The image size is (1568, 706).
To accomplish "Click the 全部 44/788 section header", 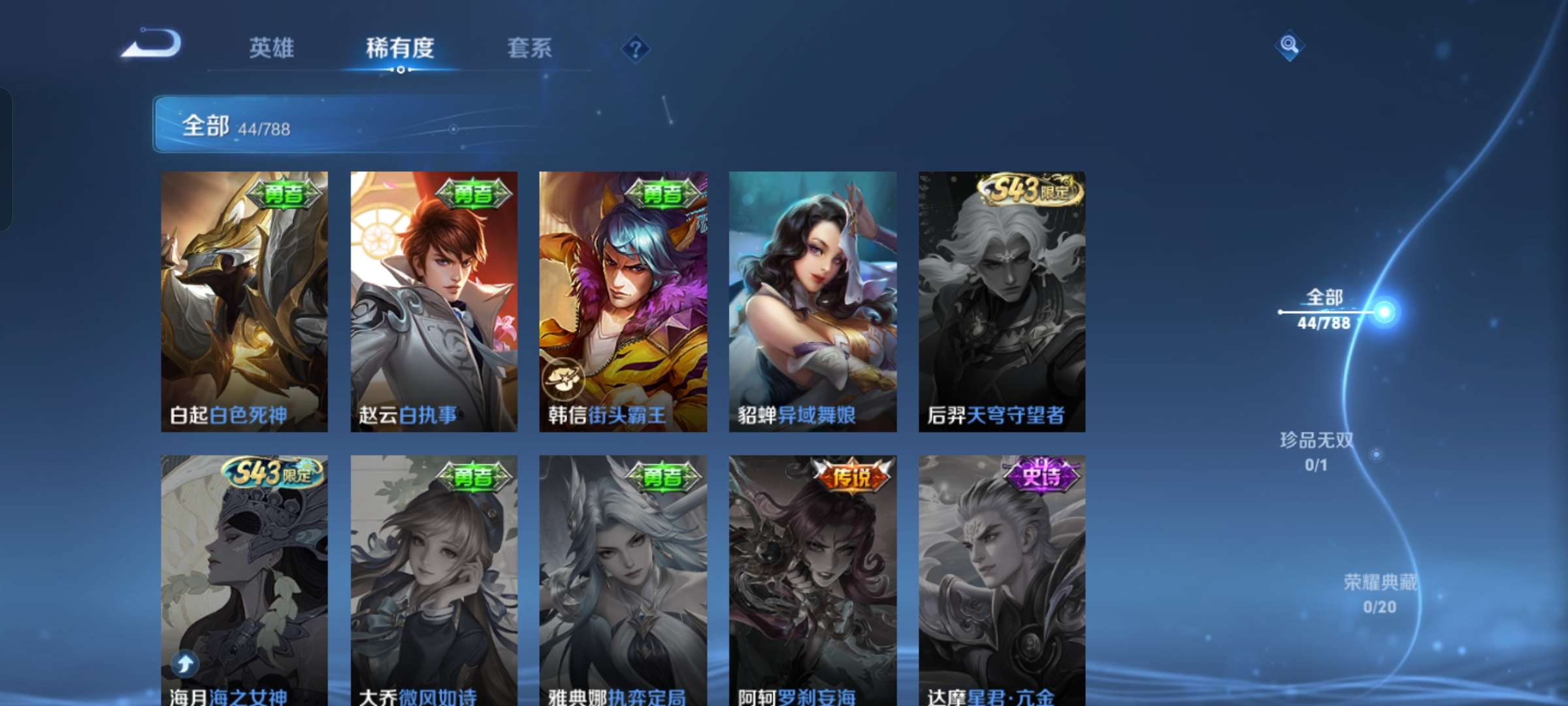I will (235, 125).
